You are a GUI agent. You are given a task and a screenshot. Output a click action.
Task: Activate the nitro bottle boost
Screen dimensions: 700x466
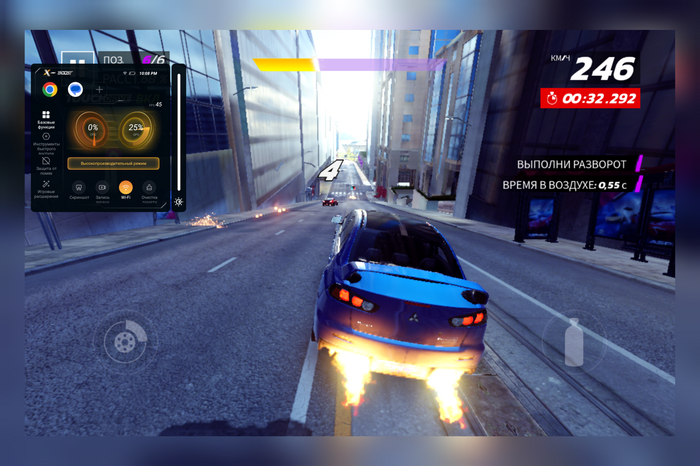[x=573, y=342]
